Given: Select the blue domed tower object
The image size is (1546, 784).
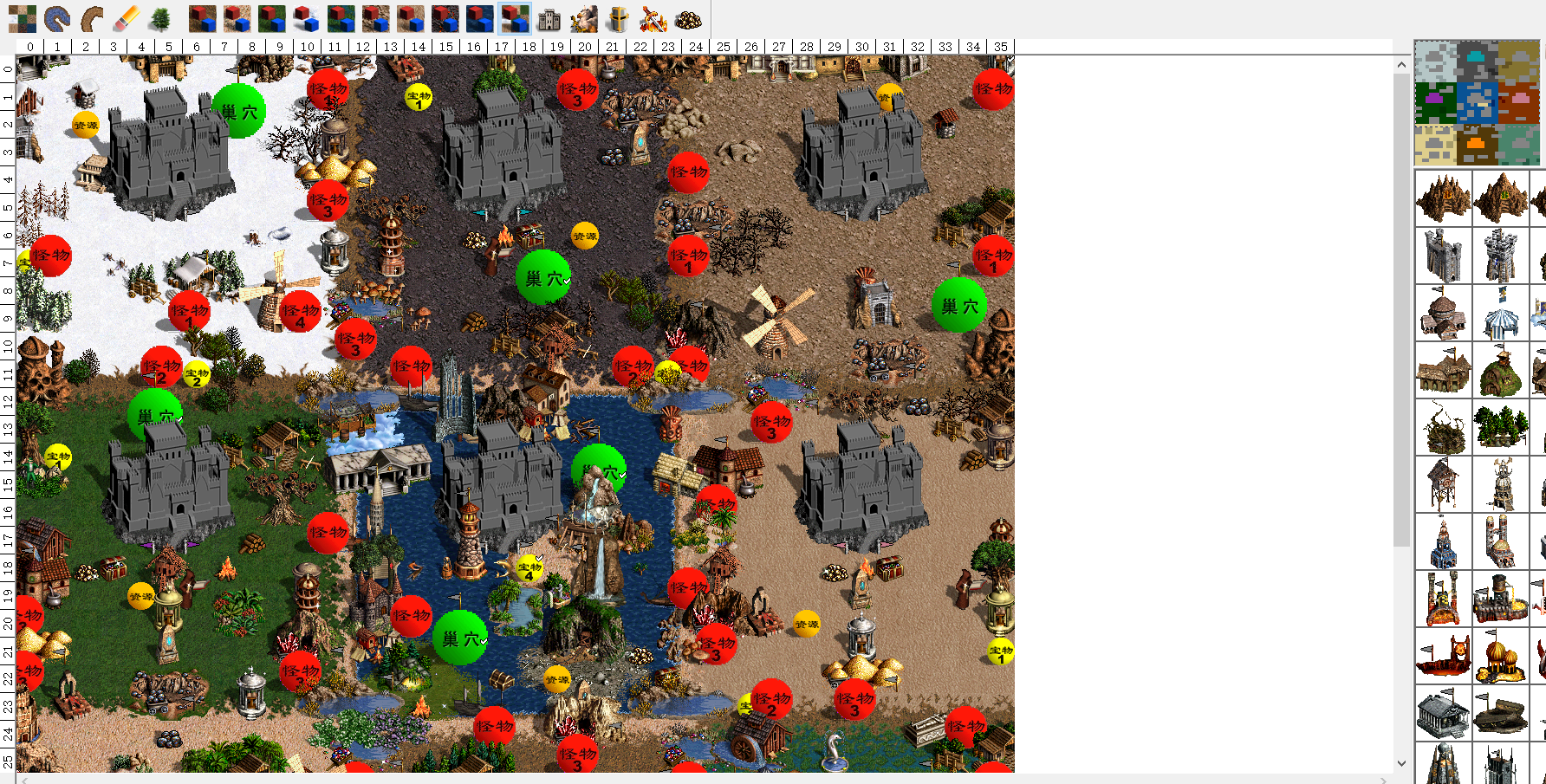Looking at the screenshot, I should [1443, 541].
